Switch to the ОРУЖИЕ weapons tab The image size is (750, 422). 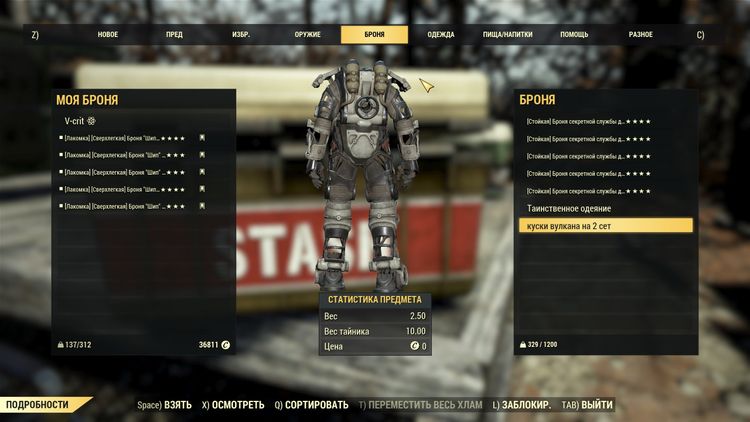[308, 34]
